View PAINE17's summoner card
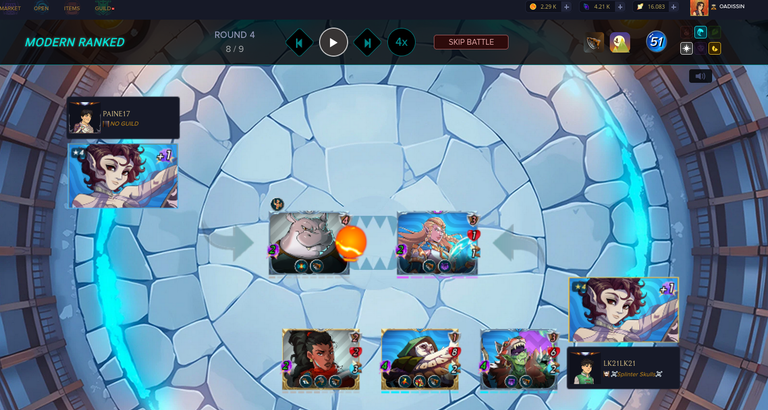Viewport: 768px width, 410px height. coord(123,175)
